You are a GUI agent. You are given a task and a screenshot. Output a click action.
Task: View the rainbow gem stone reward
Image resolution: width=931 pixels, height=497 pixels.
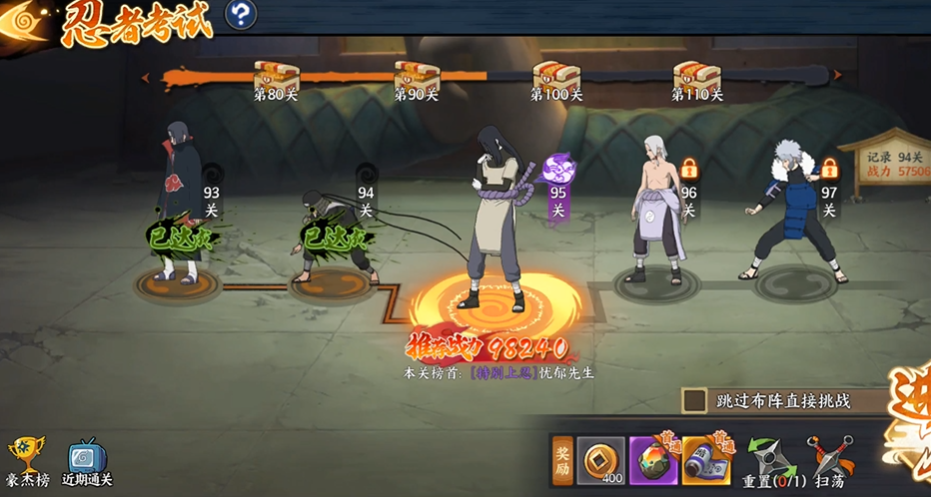(654, 462)
